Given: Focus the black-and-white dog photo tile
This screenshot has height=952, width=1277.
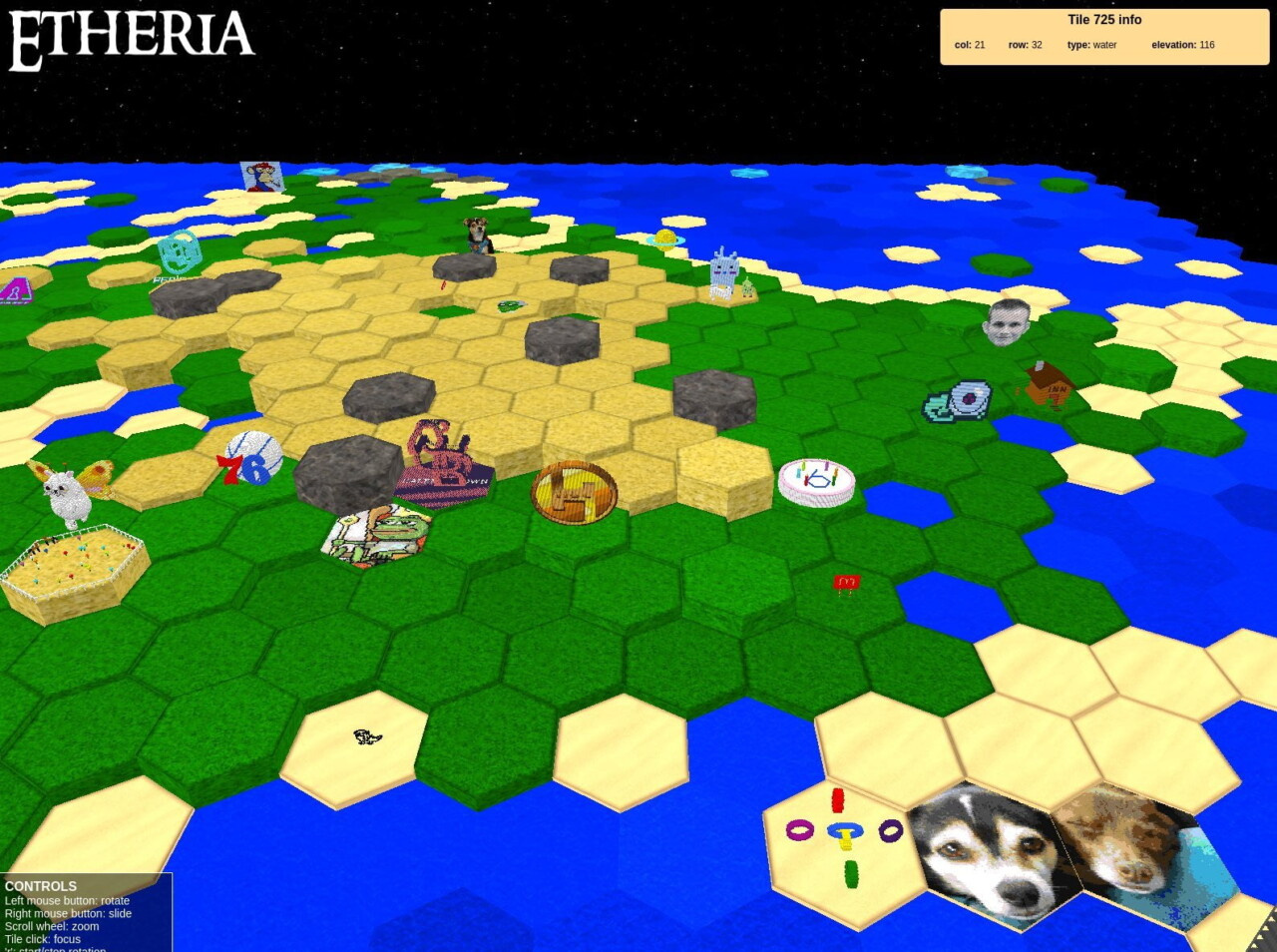Looking at the screenshot, I should pyautogui.click(x=988, y=853).
